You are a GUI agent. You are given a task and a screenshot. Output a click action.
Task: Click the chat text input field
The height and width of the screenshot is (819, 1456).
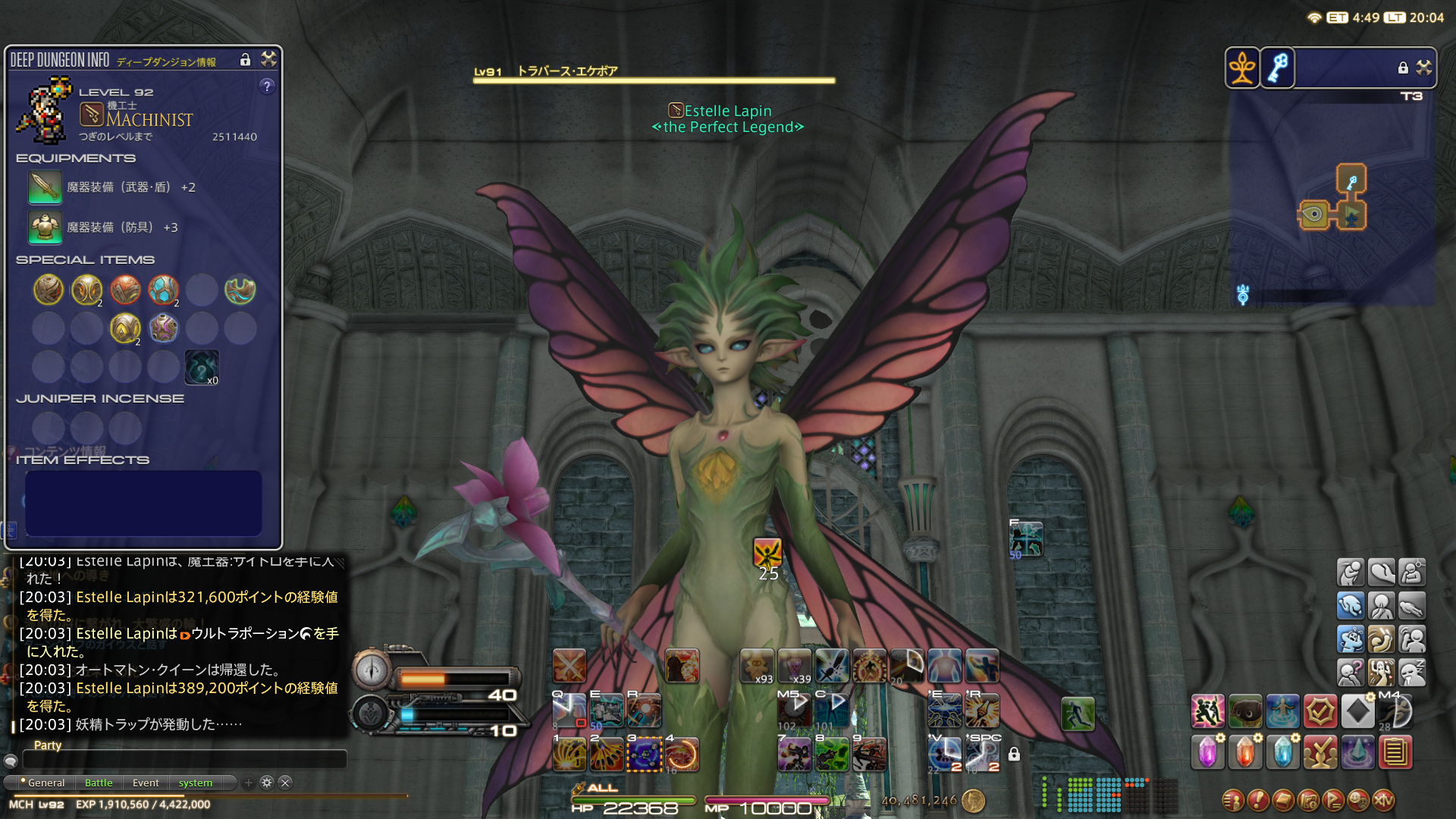184,759
